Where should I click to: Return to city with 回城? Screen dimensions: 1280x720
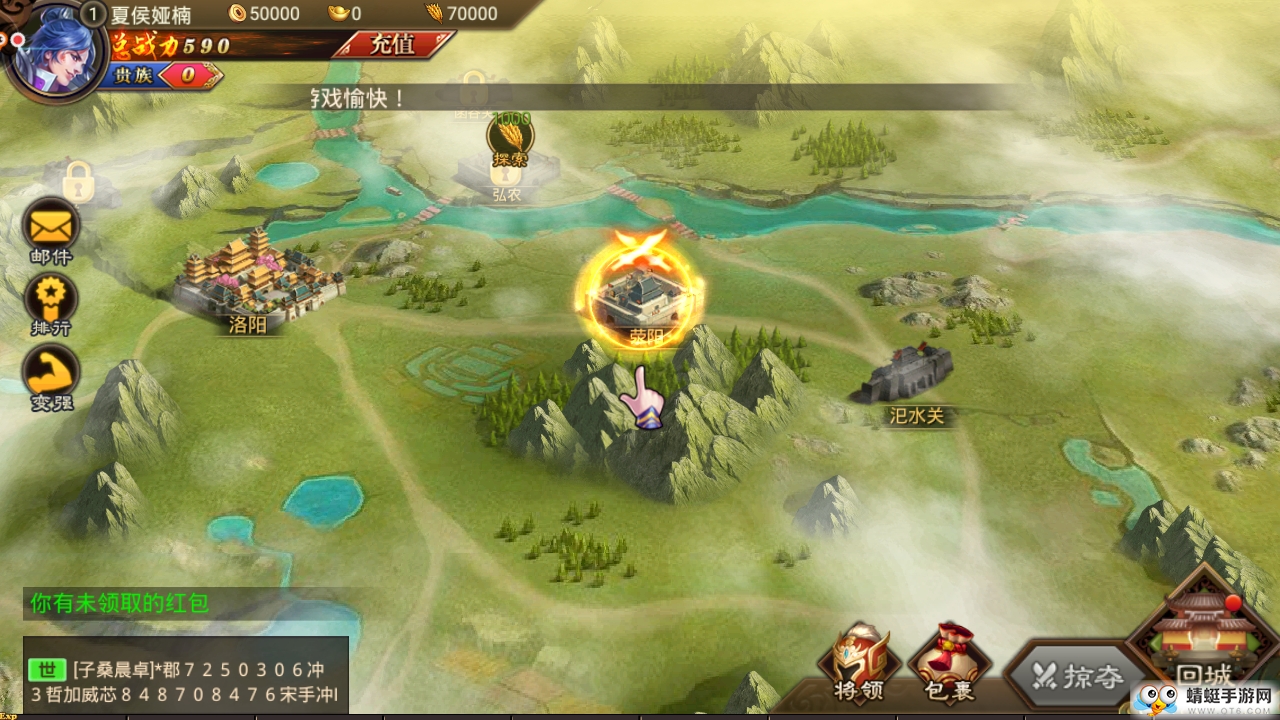click(x=1205, y=640)
